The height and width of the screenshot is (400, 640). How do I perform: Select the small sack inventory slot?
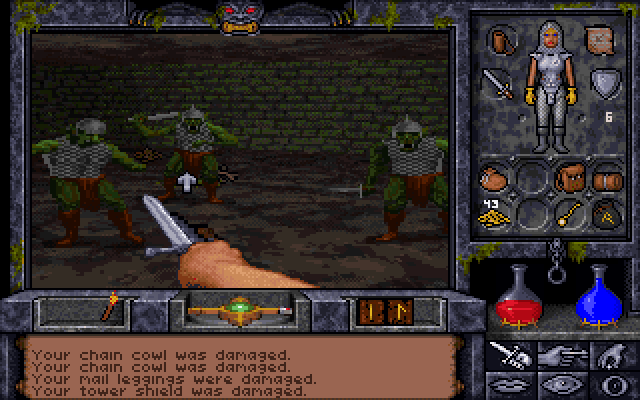click(x=494, y=180)
